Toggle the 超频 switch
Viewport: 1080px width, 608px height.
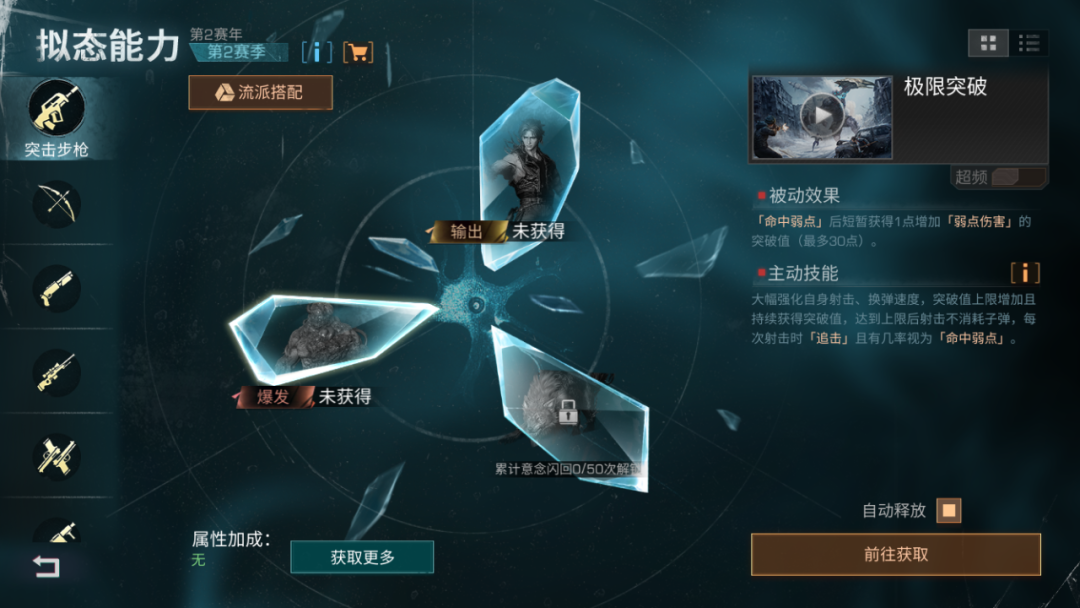pyautogui.click(x=1017, y=177)
